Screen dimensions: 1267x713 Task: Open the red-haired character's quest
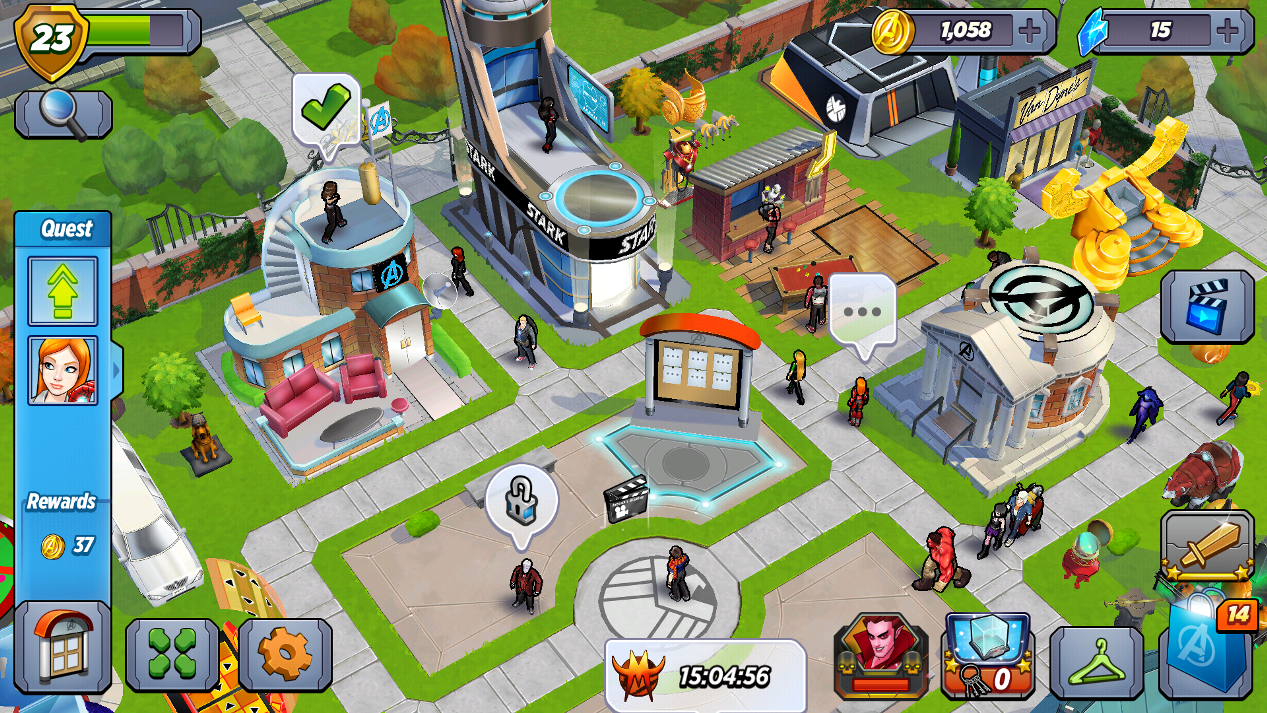tap(62, 370)
